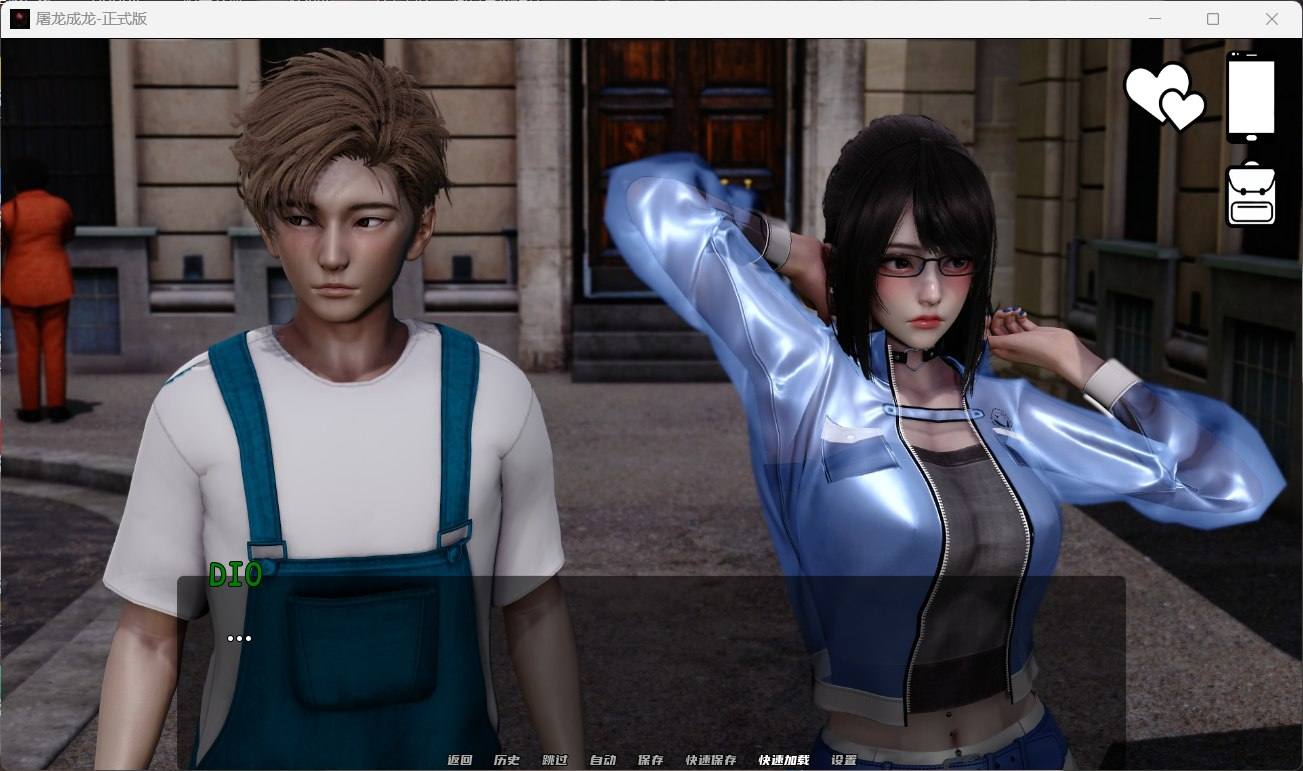Click the '...' dialogue line
Viewport: 1303px width, 771px height.
(240, 638)
